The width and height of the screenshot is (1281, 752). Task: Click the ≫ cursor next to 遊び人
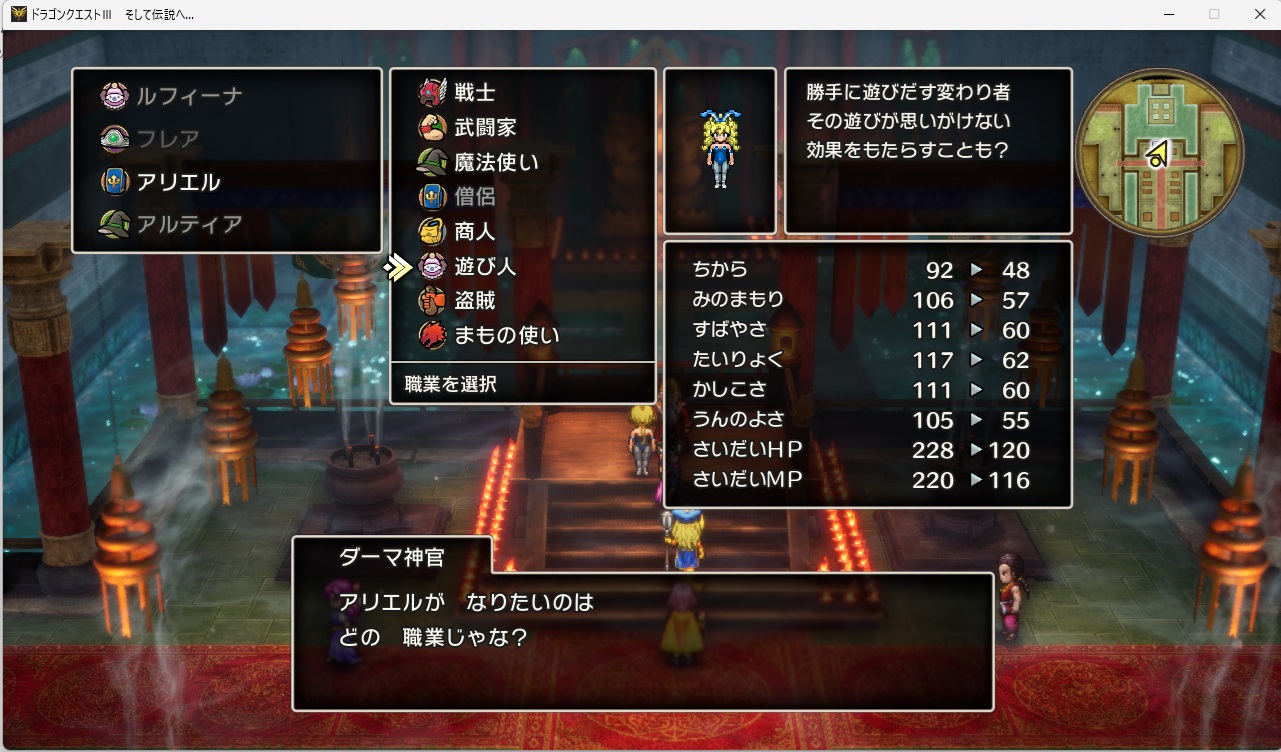point(399,266)
